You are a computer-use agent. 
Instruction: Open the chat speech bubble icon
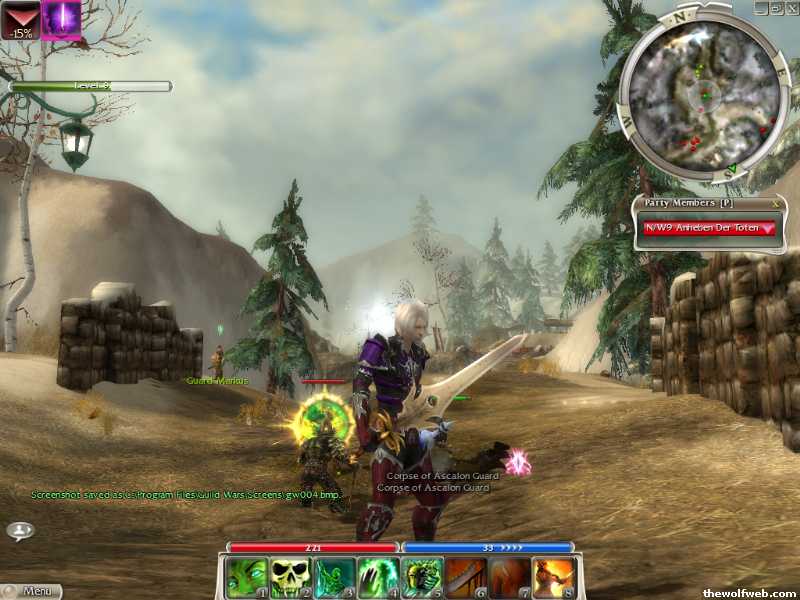[19, 530]
